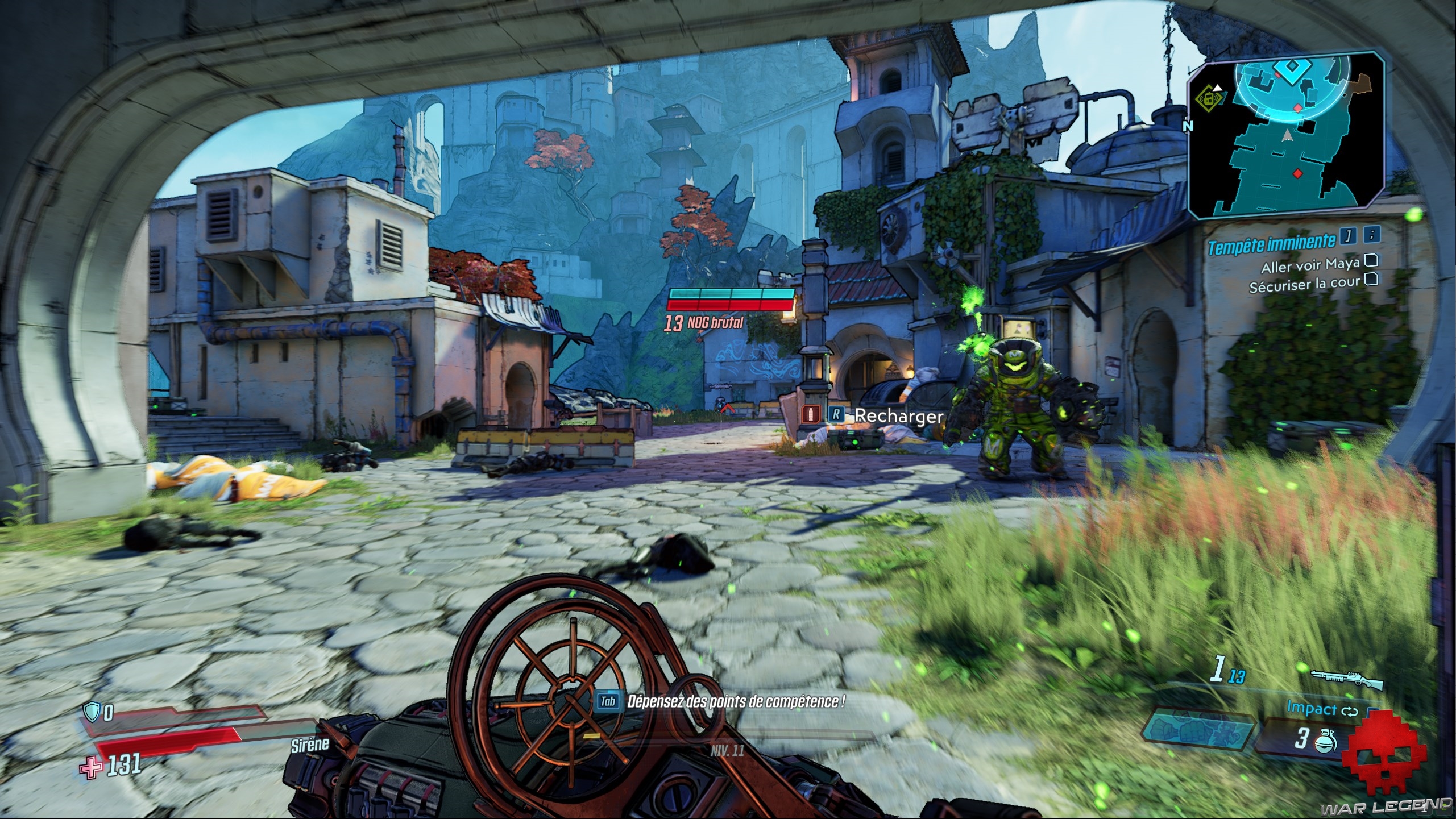
Task: Tick the Aller voir Maya objective checkbox
Action: pyautogui.click(x=1371, y=261)
